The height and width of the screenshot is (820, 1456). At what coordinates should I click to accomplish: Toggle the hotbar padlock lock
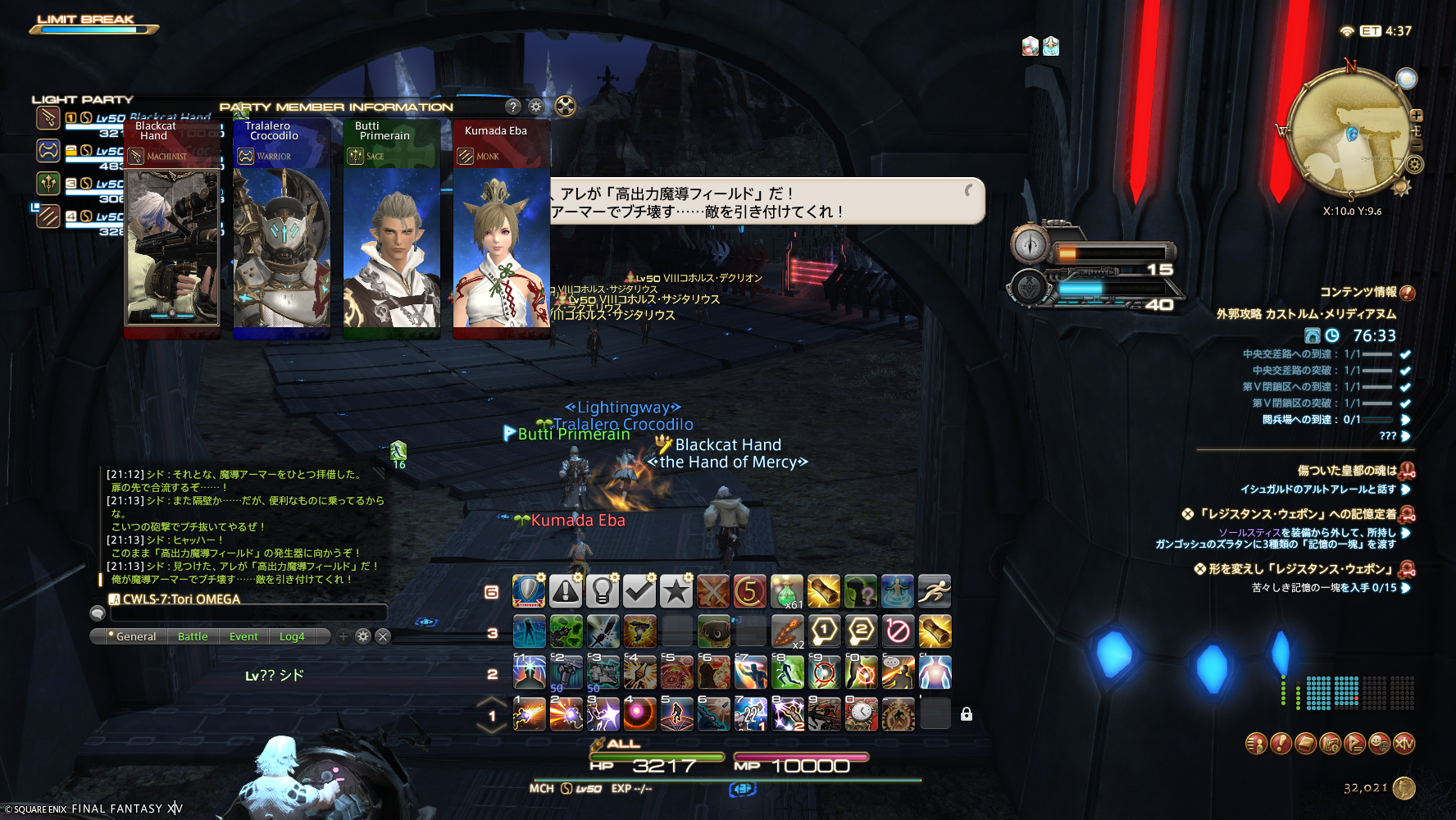967,714
